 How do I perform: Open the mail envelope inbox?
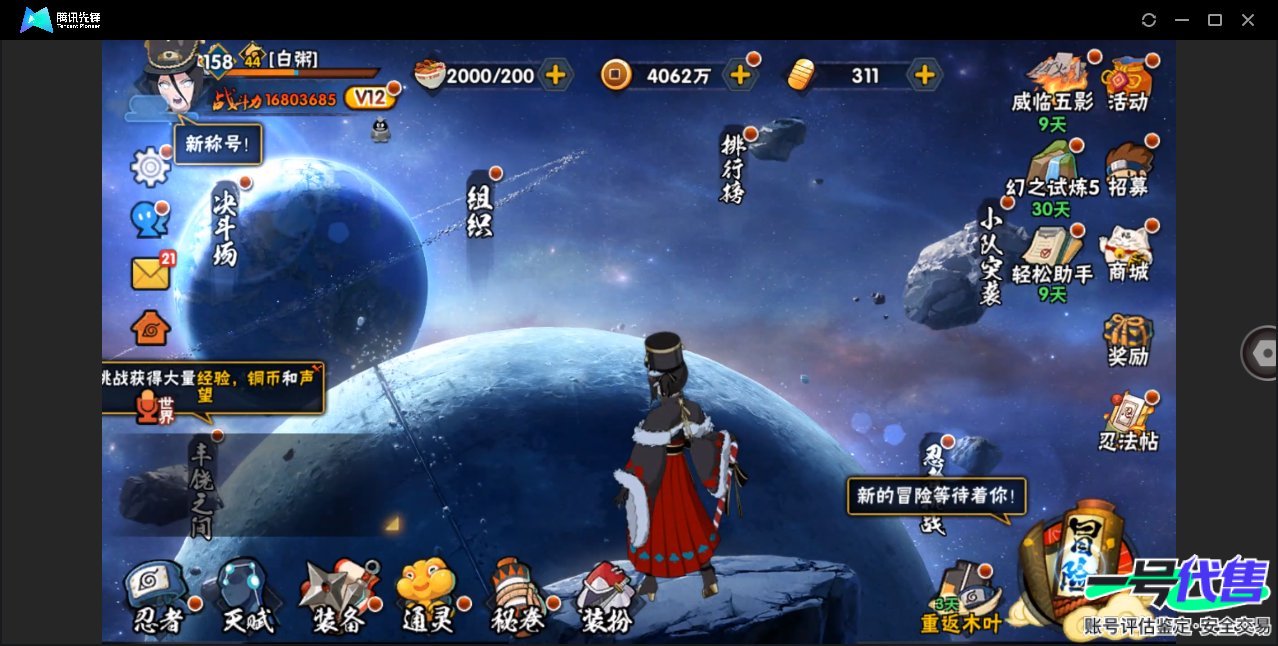point(151,273)
